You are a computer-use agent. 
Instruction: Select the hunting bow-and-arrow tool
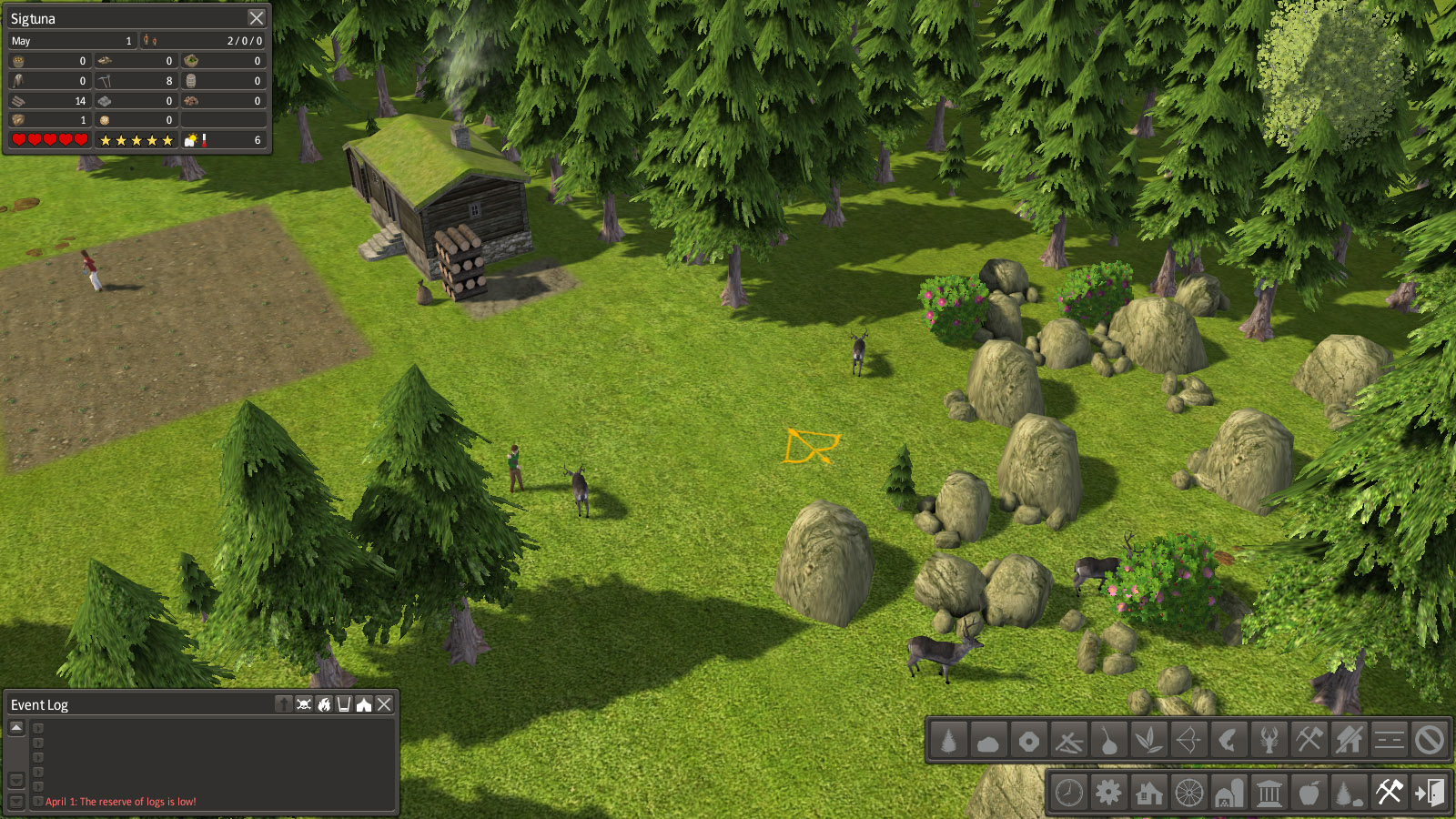[x=1188, y=741]
